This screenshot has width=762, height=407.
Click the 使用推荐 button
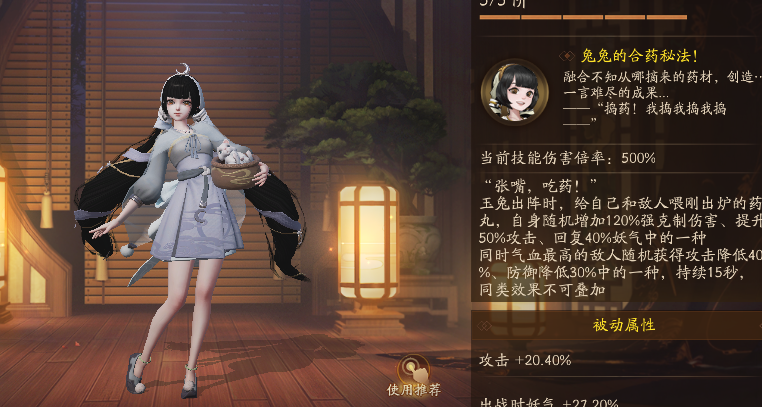414,374
